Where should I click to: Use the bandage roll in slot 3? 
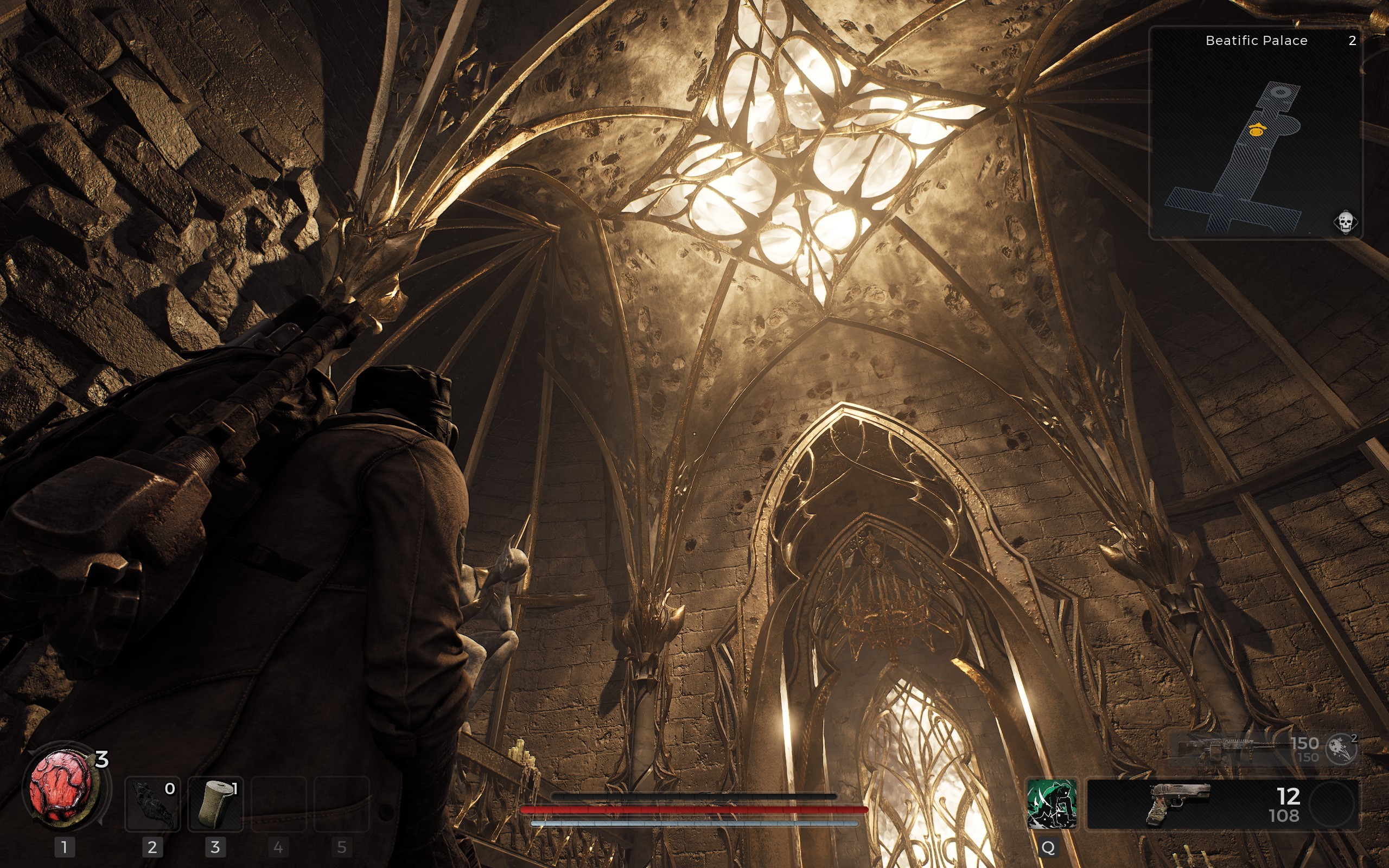point(216,803)
